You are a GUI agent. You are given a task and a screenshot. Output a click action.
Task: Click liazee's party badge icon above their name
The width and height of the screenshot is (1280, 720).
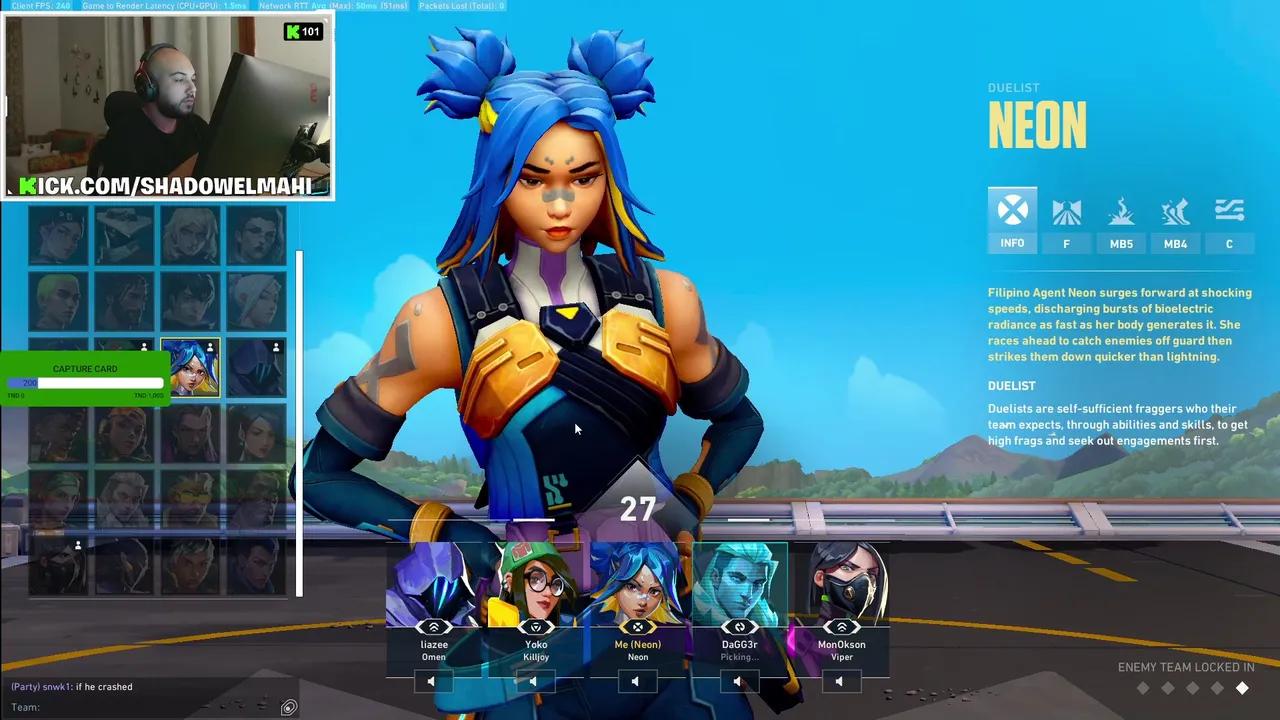[433, 626]
